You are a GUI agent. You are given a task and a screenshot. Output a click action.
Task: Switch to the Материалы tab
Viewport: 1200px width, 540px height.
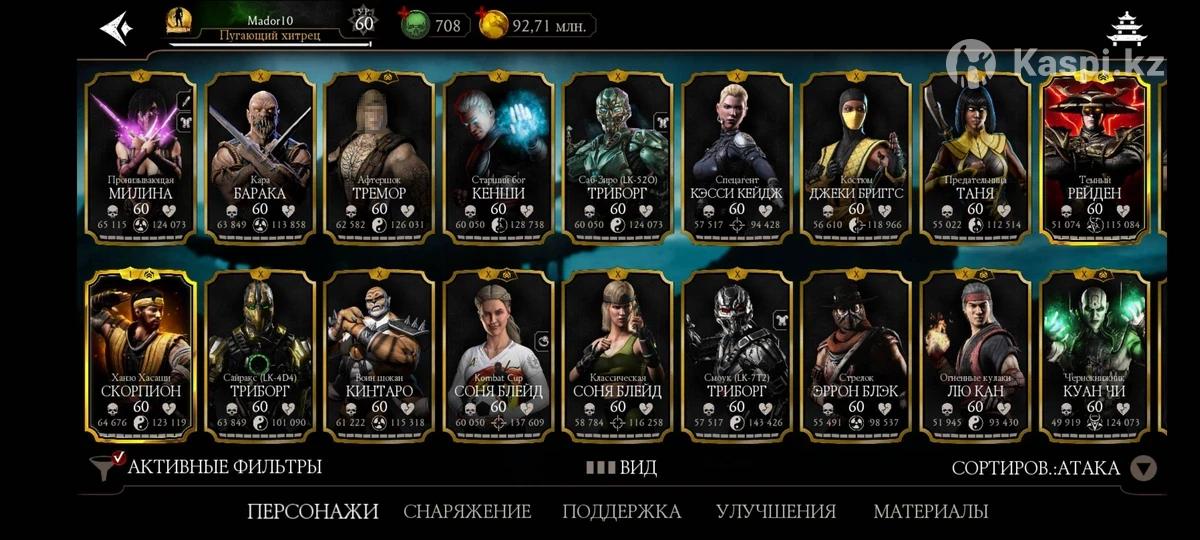(931, 512)
